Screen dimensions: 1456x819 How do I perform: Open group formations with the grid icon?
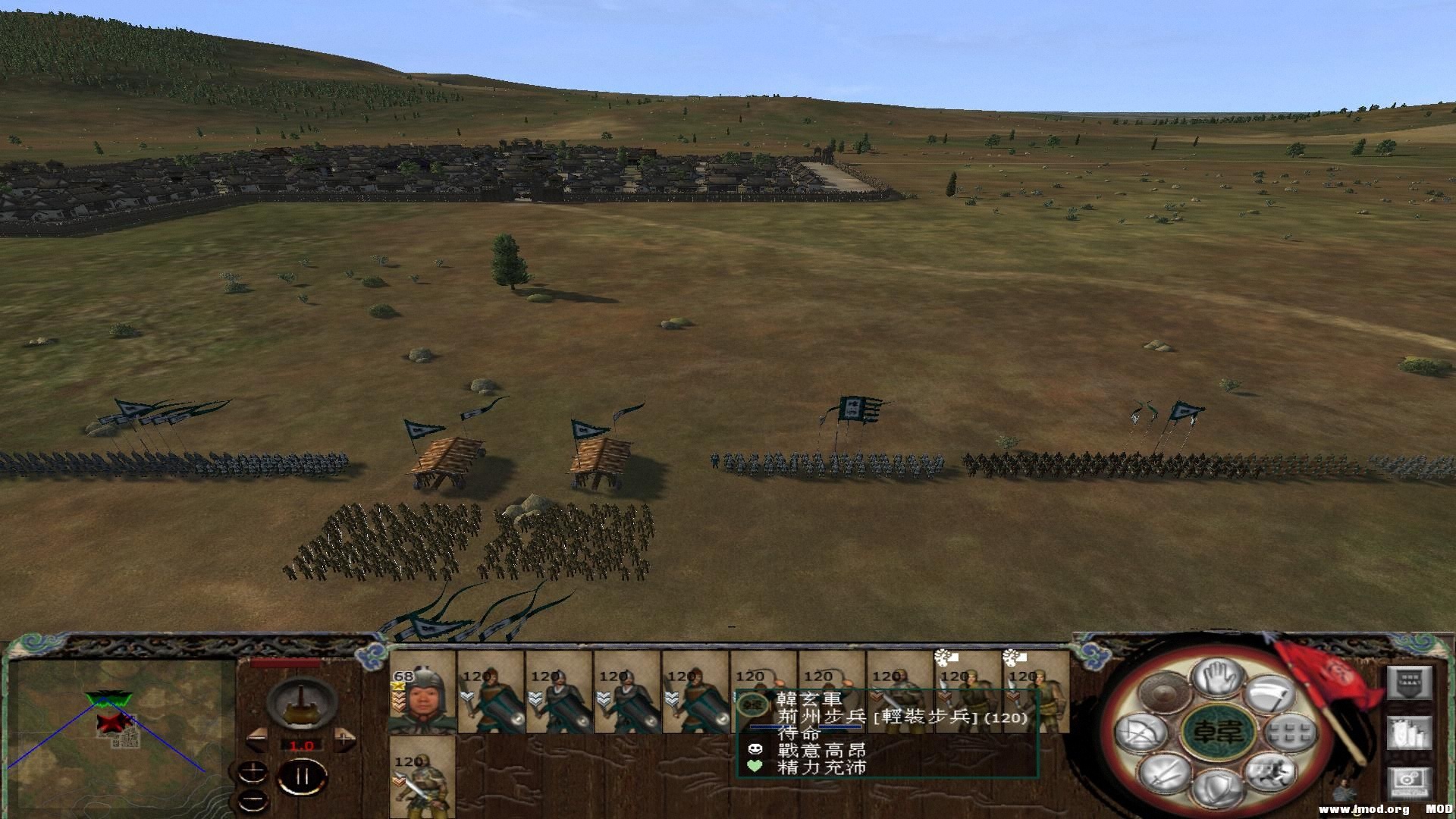[x=1290, y=734]
